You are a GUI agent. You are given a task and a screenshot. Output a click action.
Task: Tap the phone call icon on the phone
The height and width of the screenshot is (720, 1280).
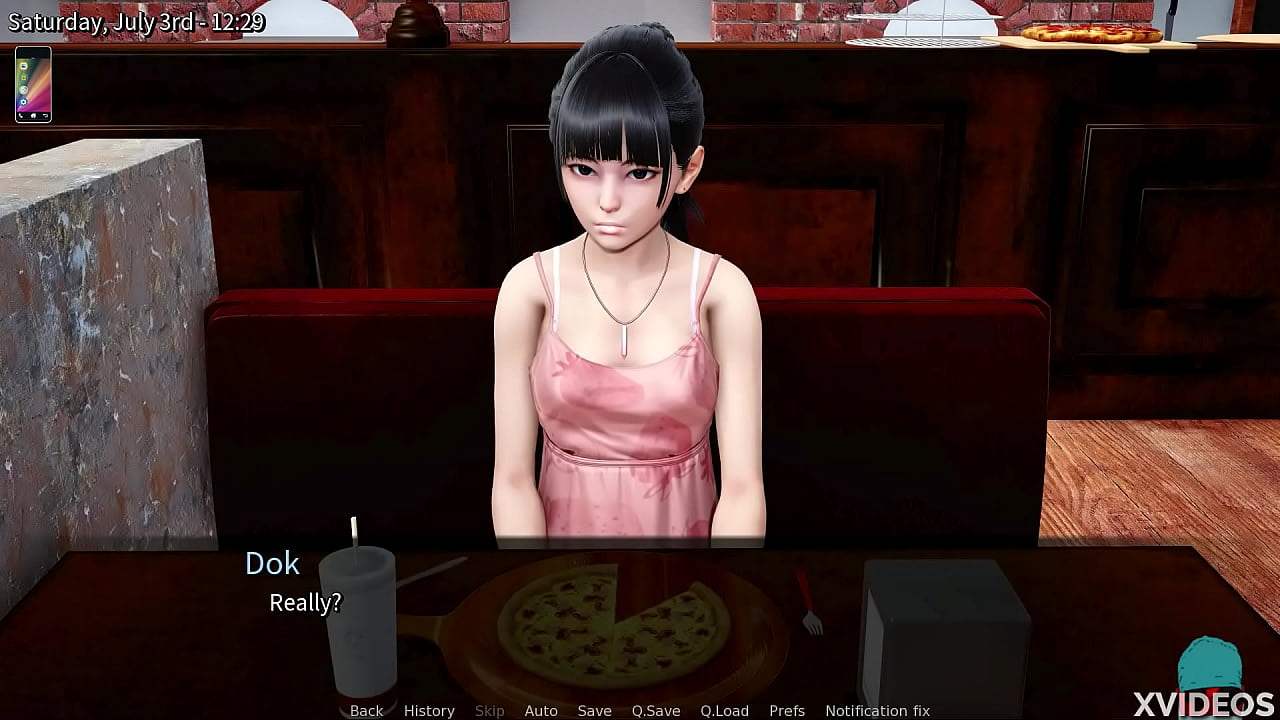point(21,116)
